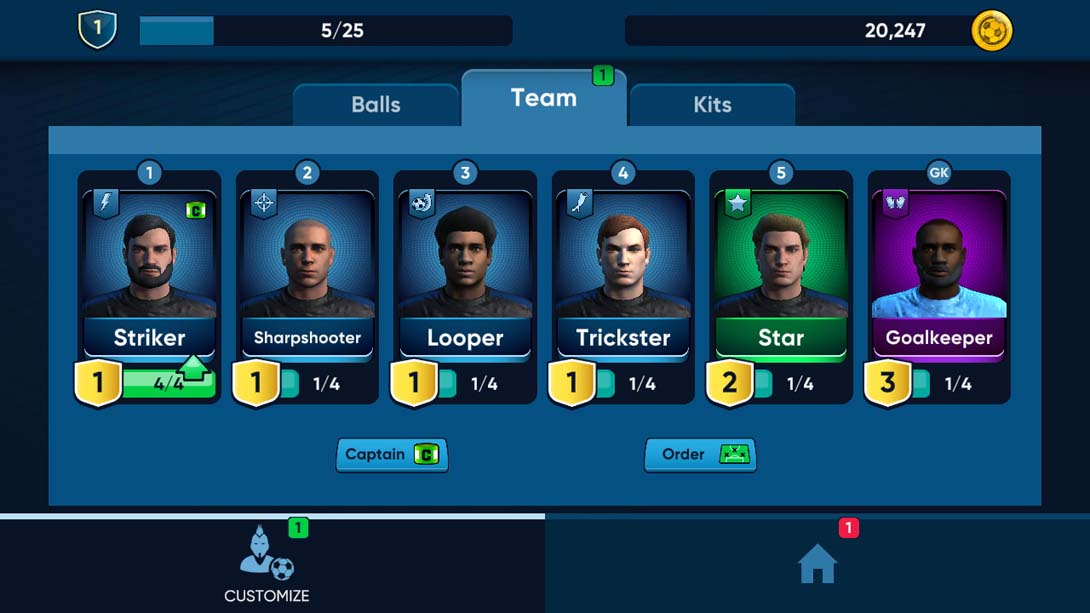Viewport: 1090px width, 613px height.
Task: Switch to the Balls tab
Action: pyautogui.click(x=376, y=104)
